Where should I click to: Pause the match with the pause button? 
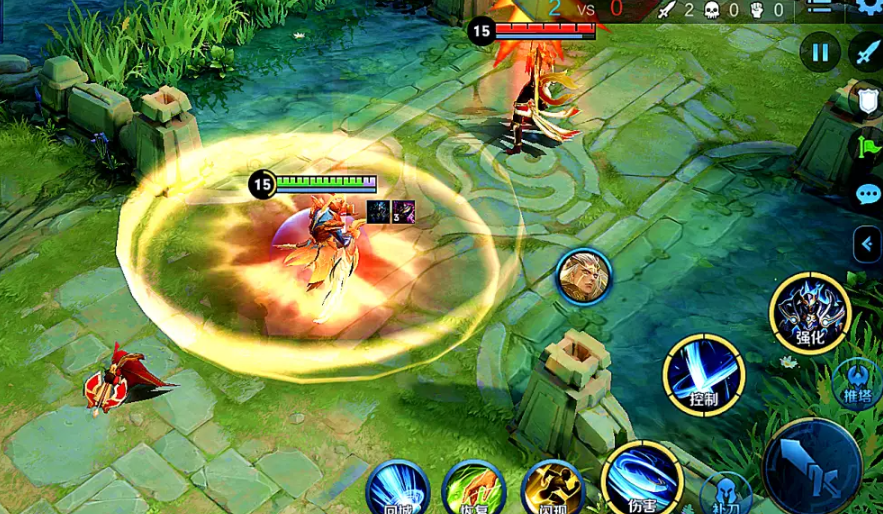tap(820, 52)
